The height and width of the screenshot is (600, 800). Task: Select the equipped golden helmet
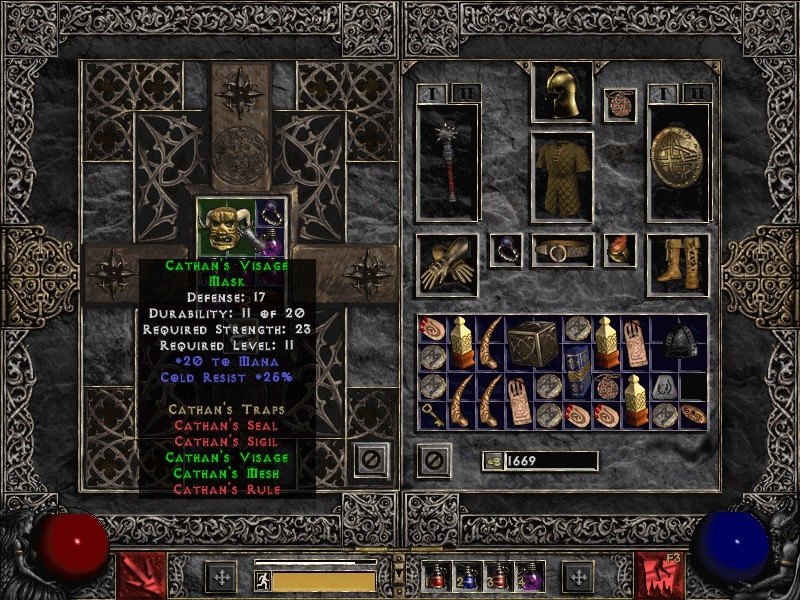[x=561, y=92]
